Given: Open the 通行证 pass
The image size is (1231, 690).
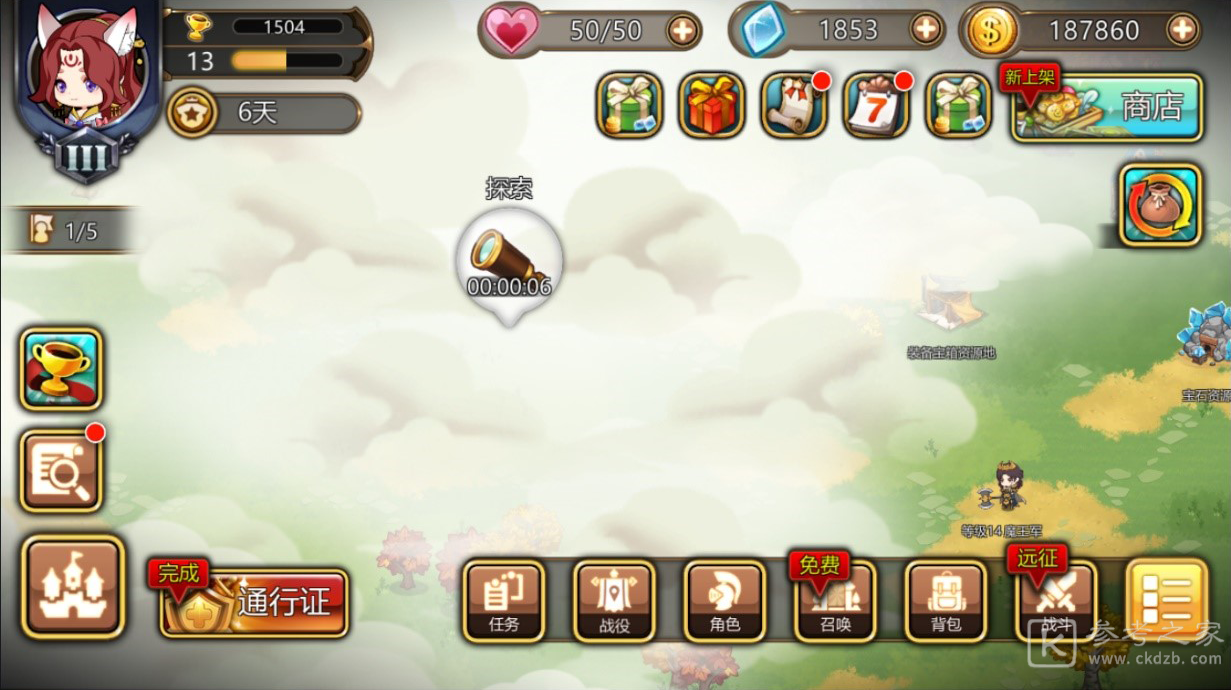Looking at the screenshot, I should tap(254, 602).
